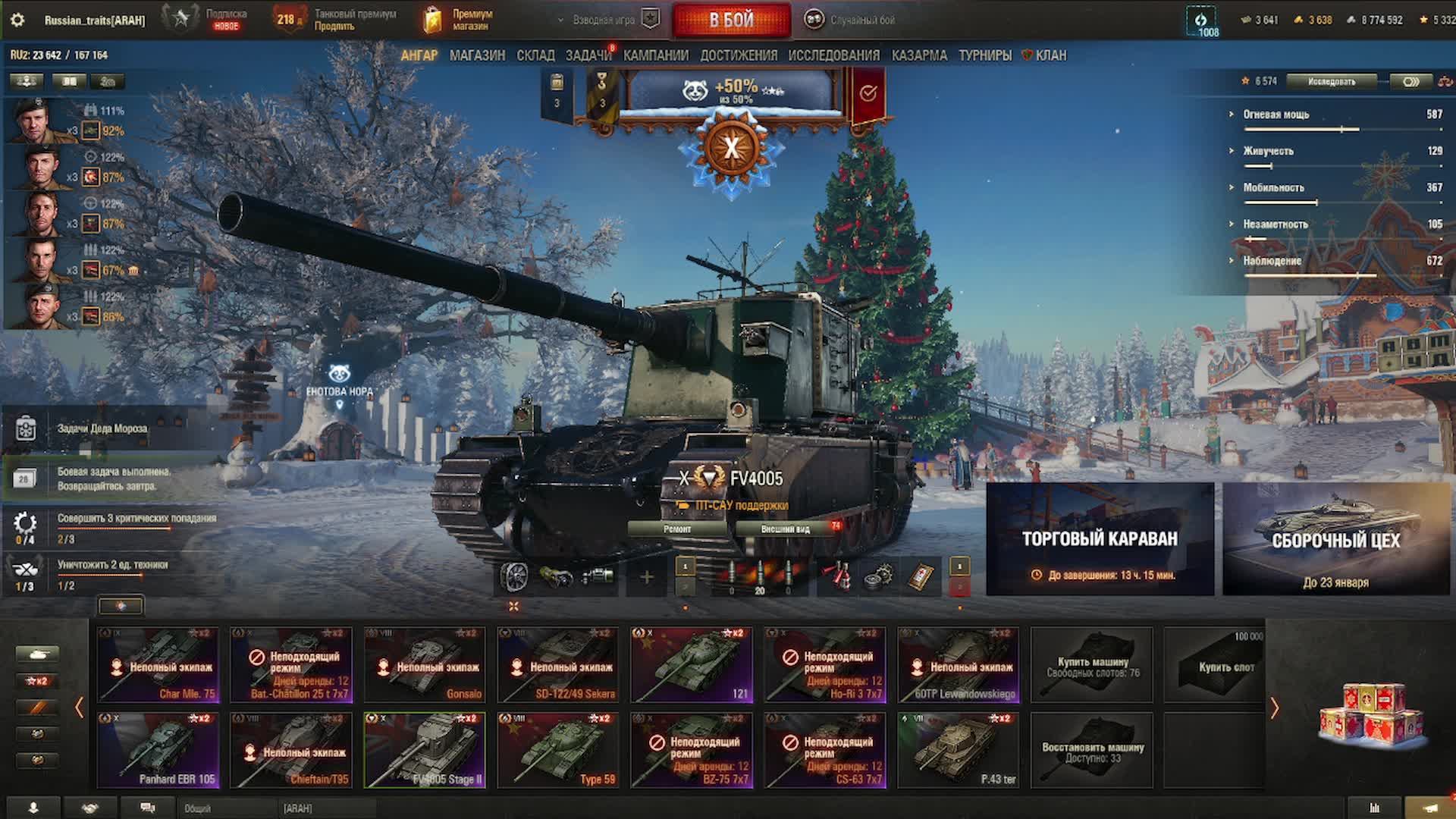Open the СКЛАД tab

tap(535, 55)
